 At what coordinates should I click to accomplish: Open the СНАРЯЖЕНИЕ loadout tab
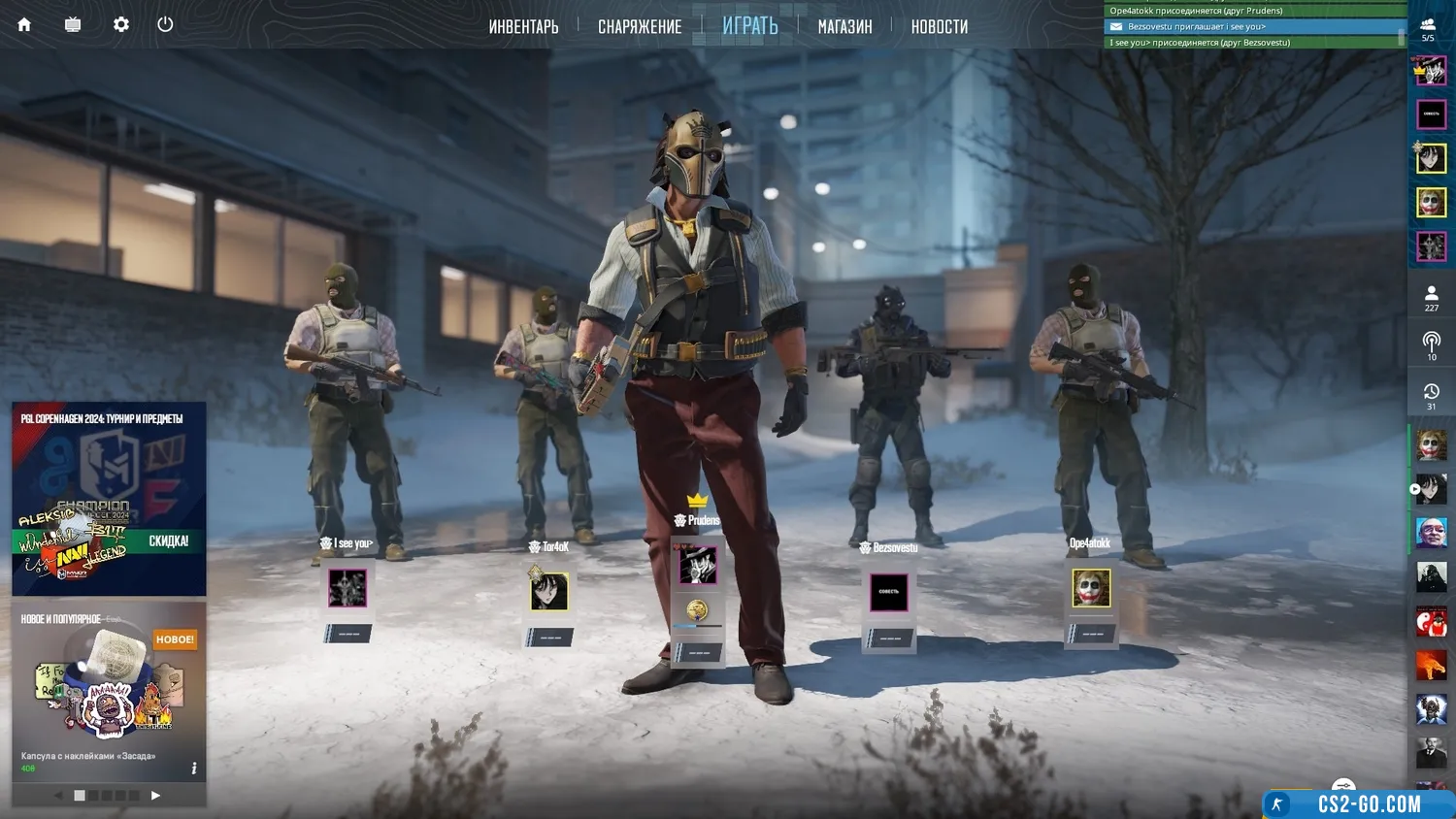pyautogui.click(x=640, y=26)
